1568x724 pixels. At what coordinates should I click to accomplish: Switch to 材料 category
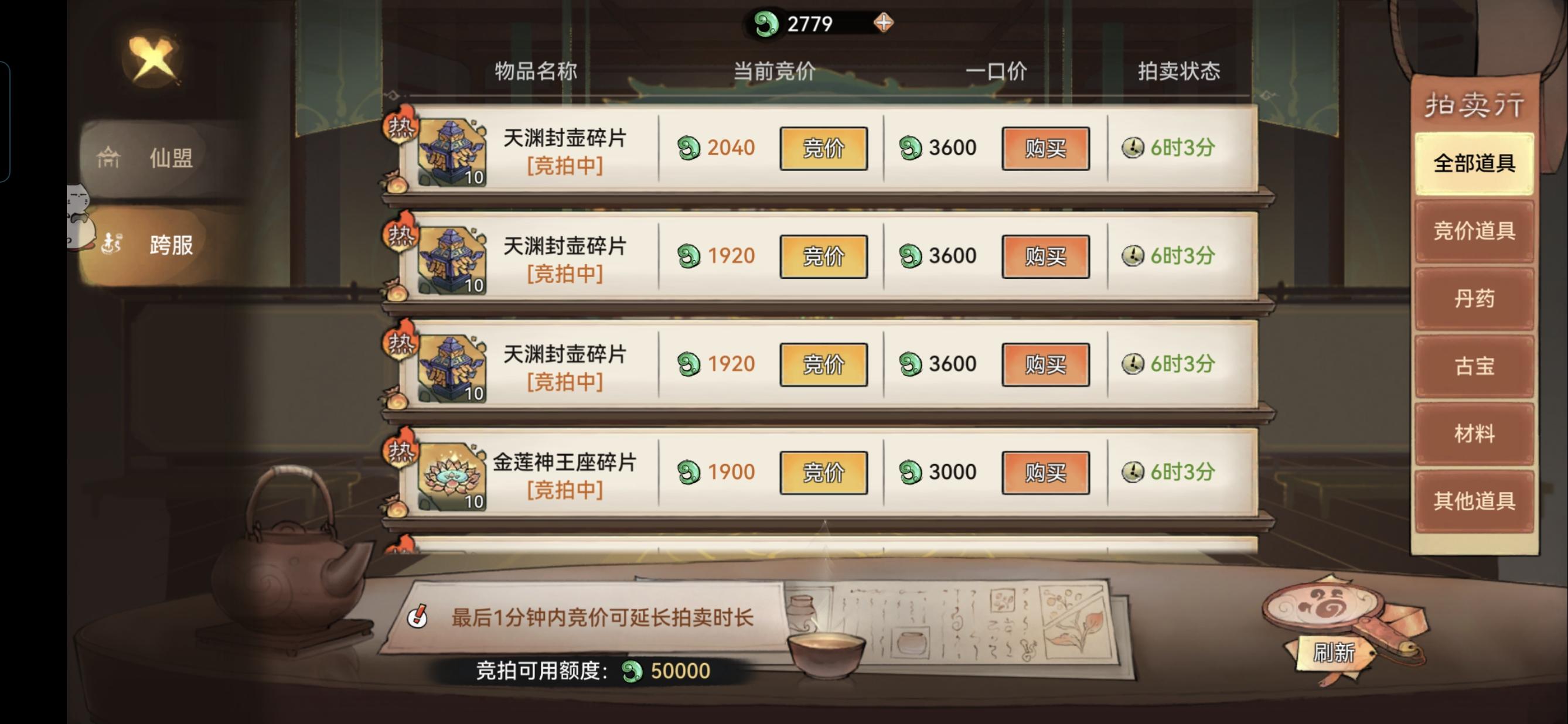click(x=1474, y=433)
